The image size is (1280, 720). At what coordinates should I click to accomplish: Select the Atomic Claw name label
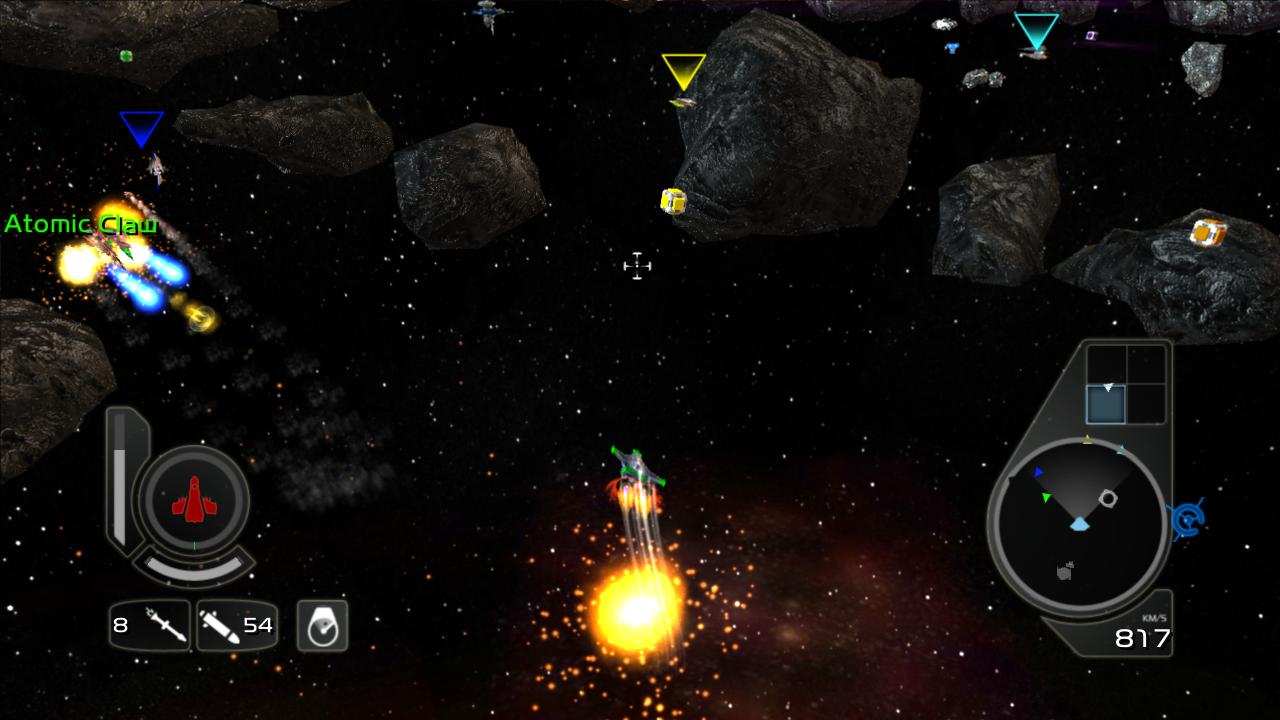pyautogui.click(x=81, y=224)
